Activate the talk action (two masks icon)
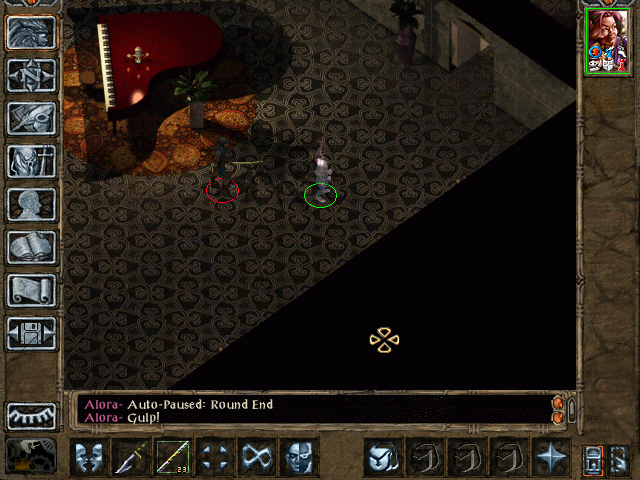This screenshot has width=640, height=480. [x=88, y=458]
